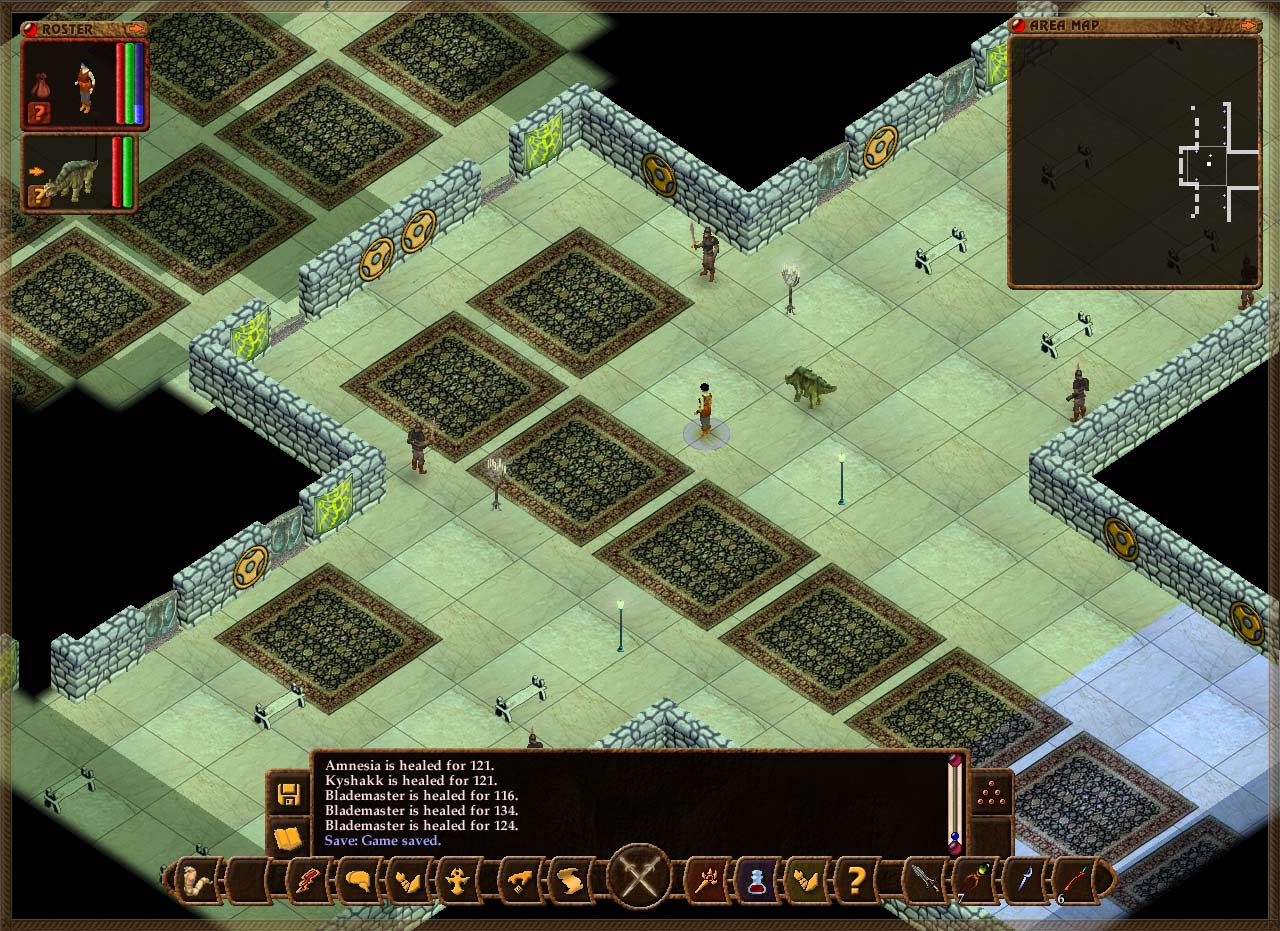Select the crossed swords combat button

(640, 877)
